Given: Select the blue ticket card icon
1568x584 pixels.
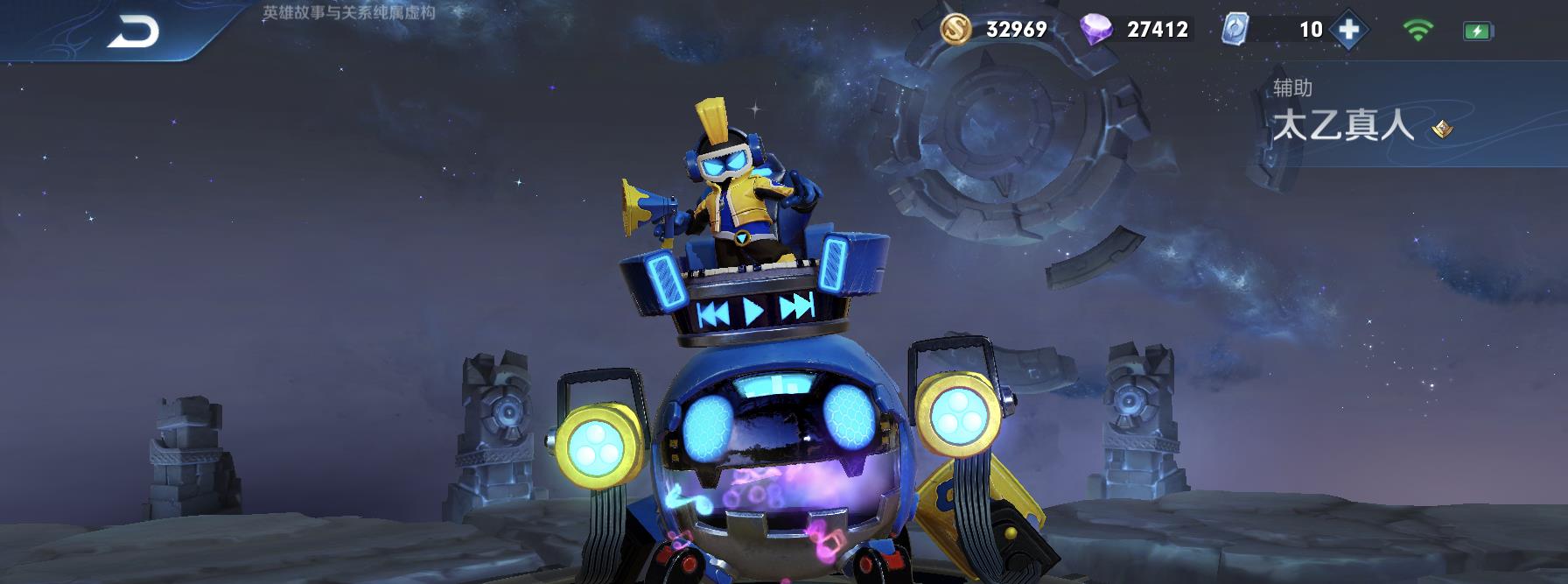Looking at the screenshot, I should pyautogui.click(x=1234, y=30).
